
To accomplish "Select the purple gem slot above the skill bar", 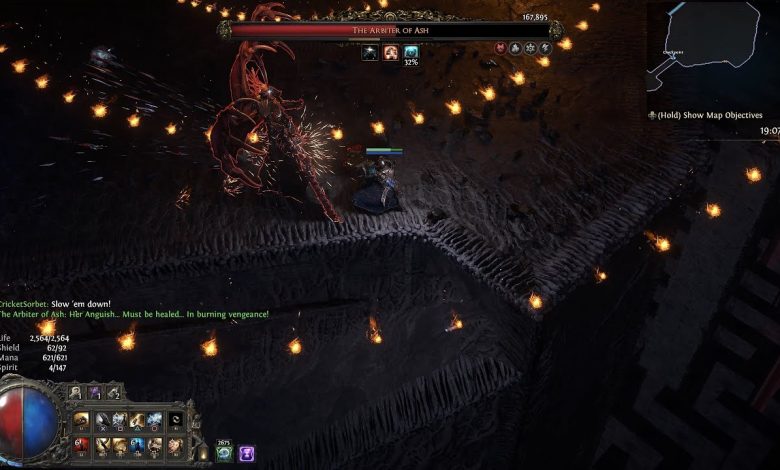I will (95, 394).
